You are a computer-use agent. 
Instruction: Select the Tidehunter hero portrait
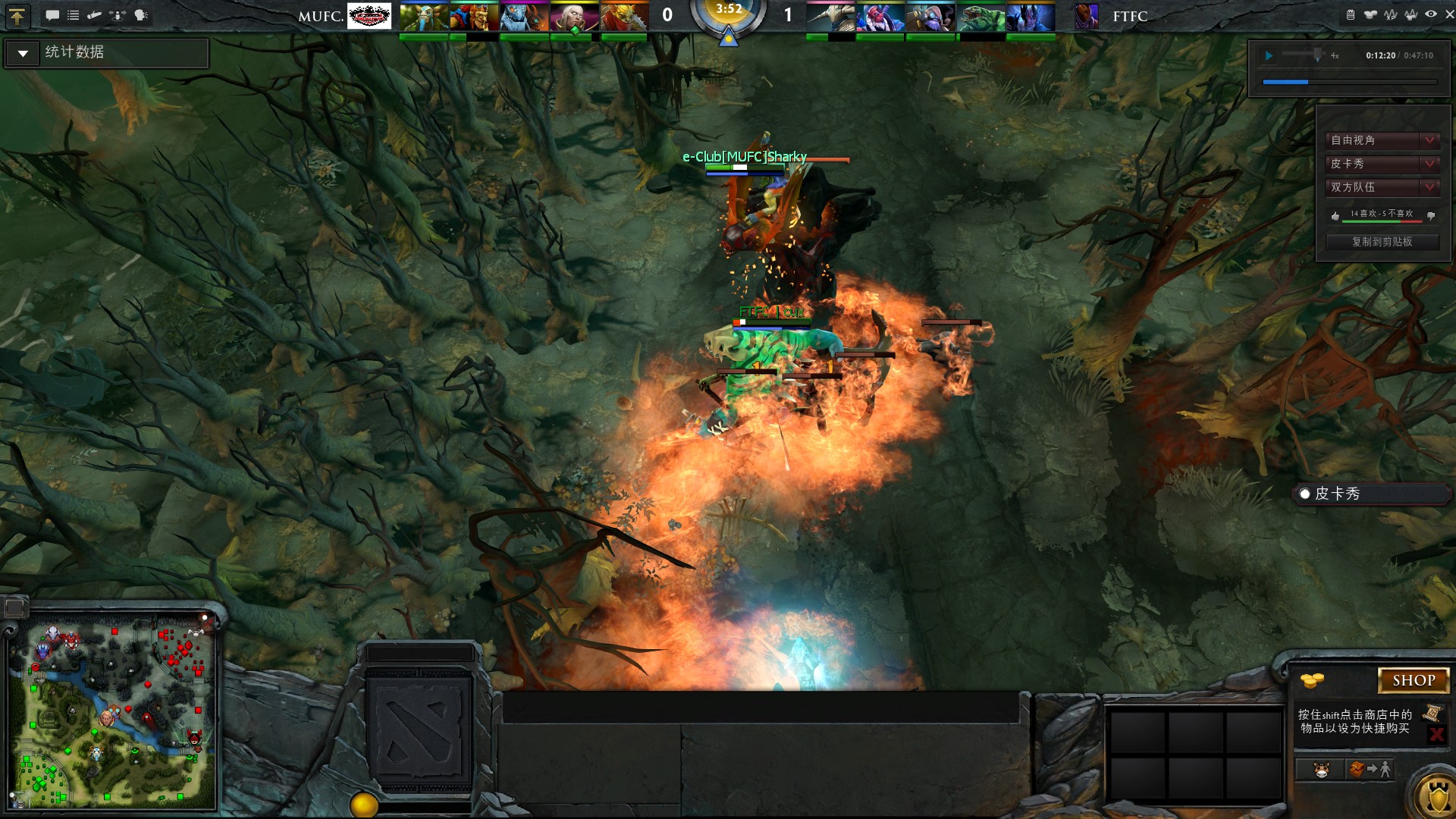pos(981,17)
